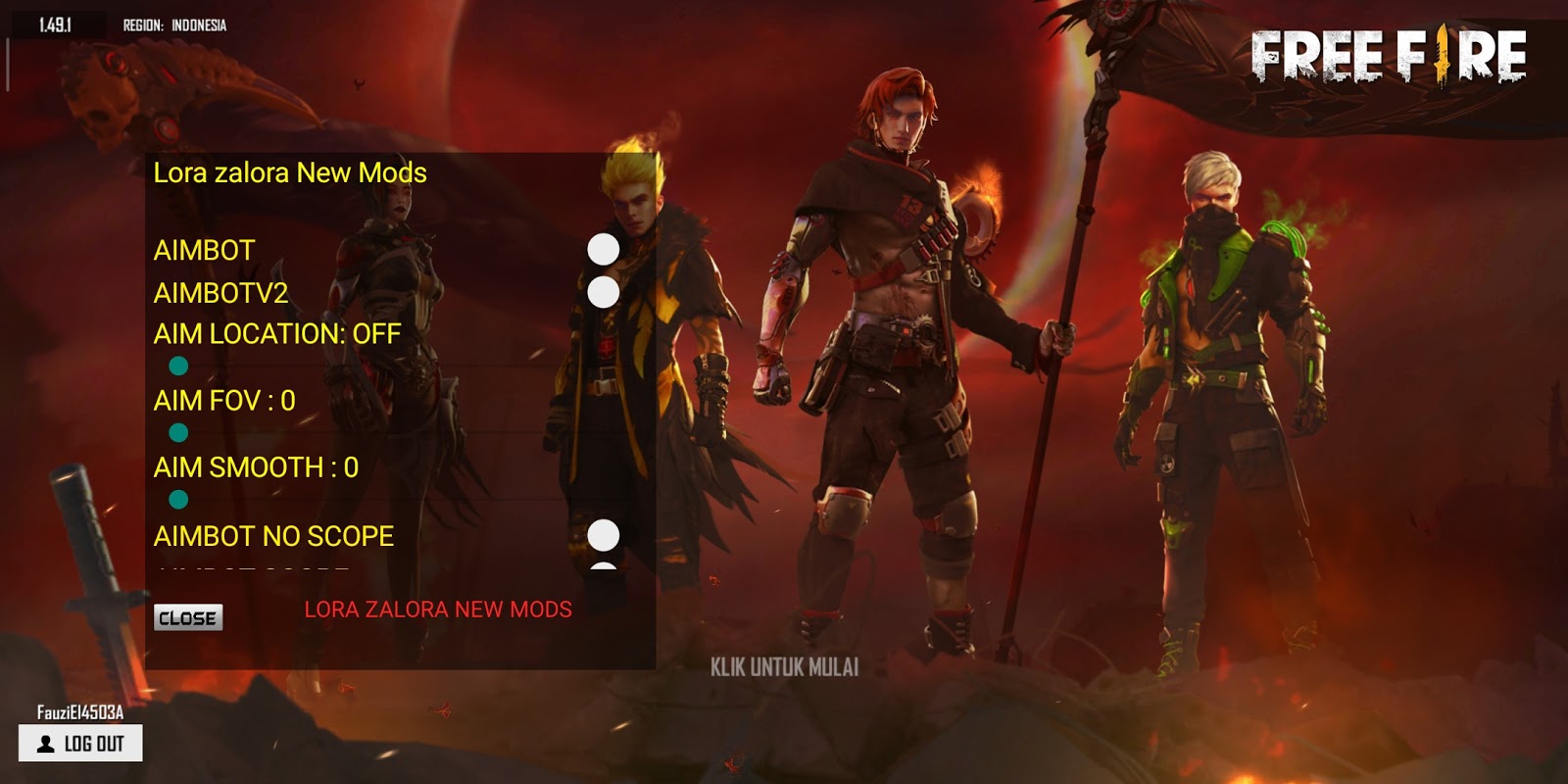Click the REGION: INDONESIA label
The image size is (1568, 784).
(174, 26)
